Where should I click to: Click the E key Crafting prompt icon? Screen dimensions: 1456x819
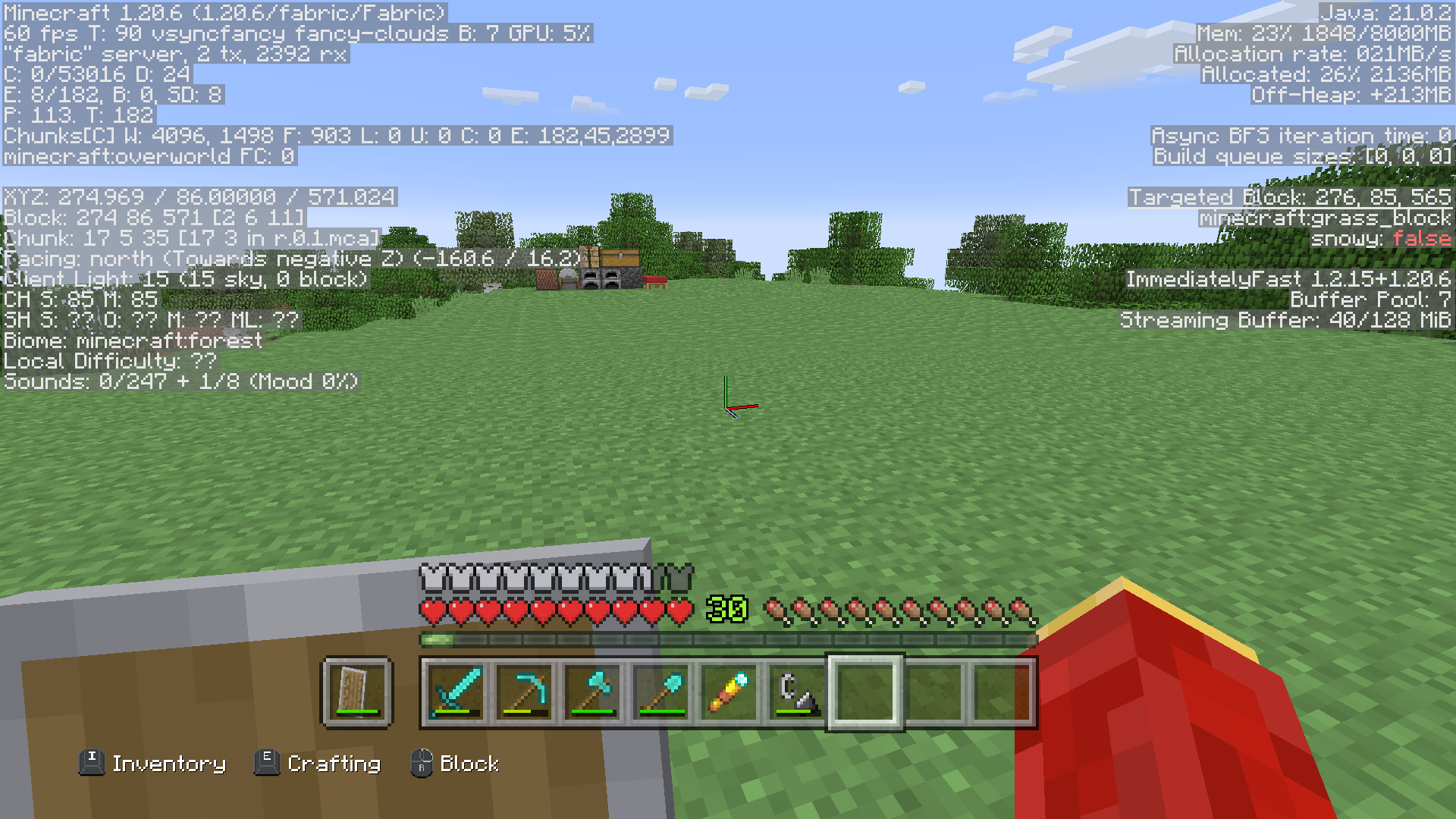[x=267, y=764]
